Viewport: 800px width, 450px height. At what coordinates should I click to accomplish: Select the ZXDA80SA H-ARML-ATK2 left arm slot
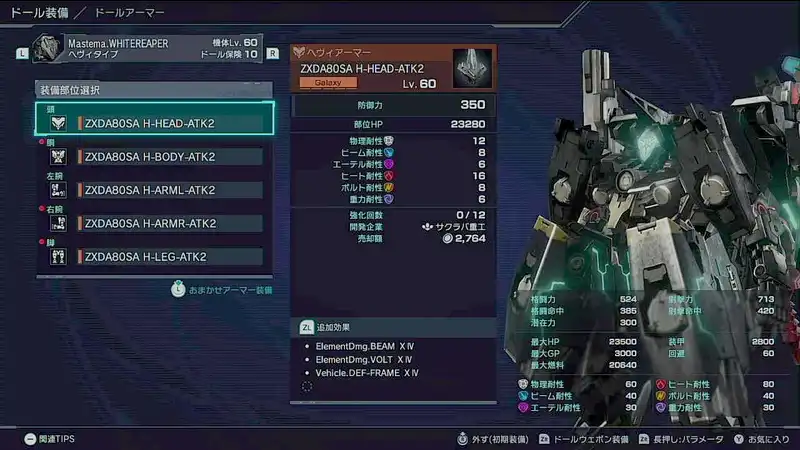point(154,190)
